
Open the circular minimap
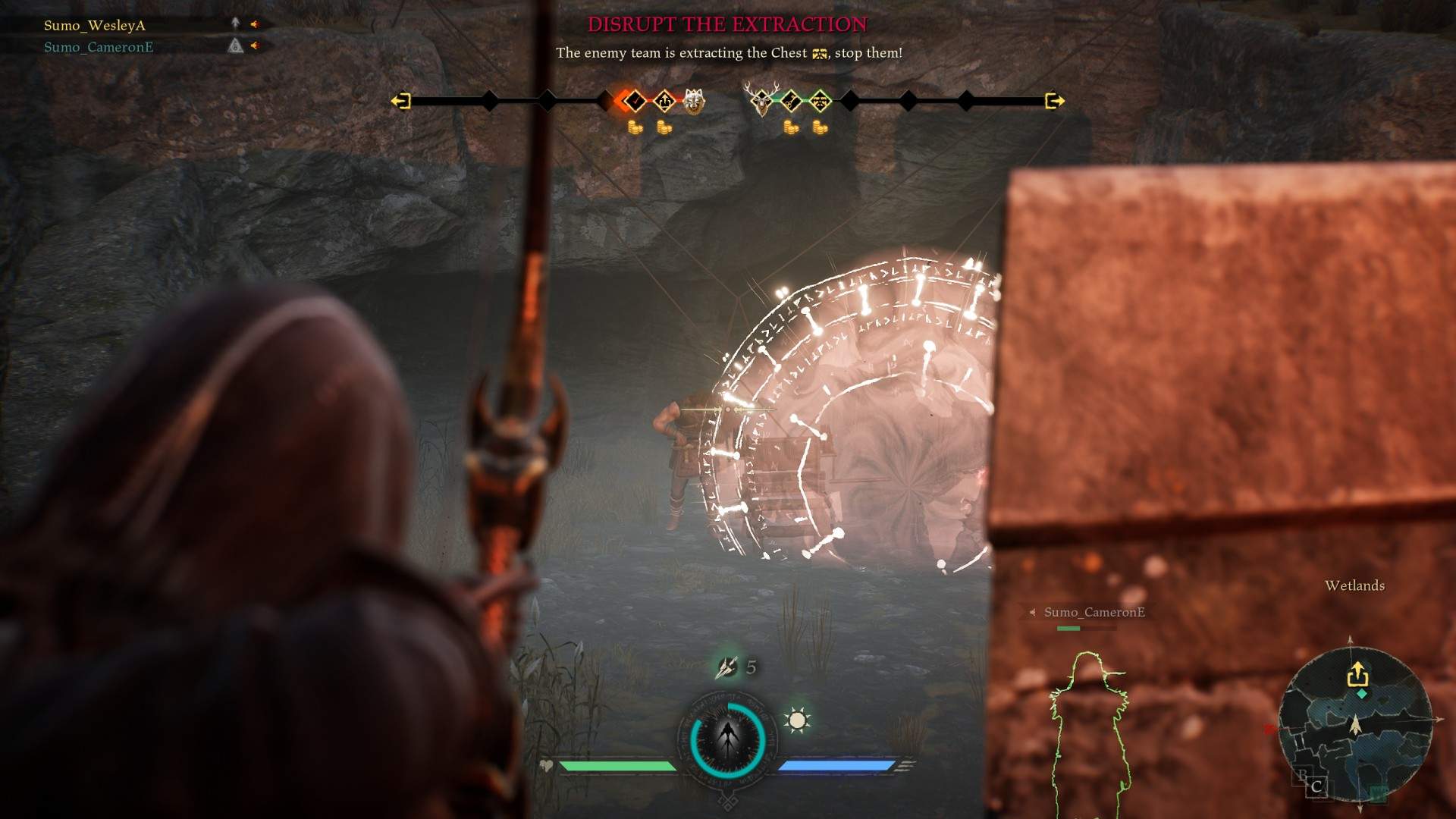pos(1354,724)
